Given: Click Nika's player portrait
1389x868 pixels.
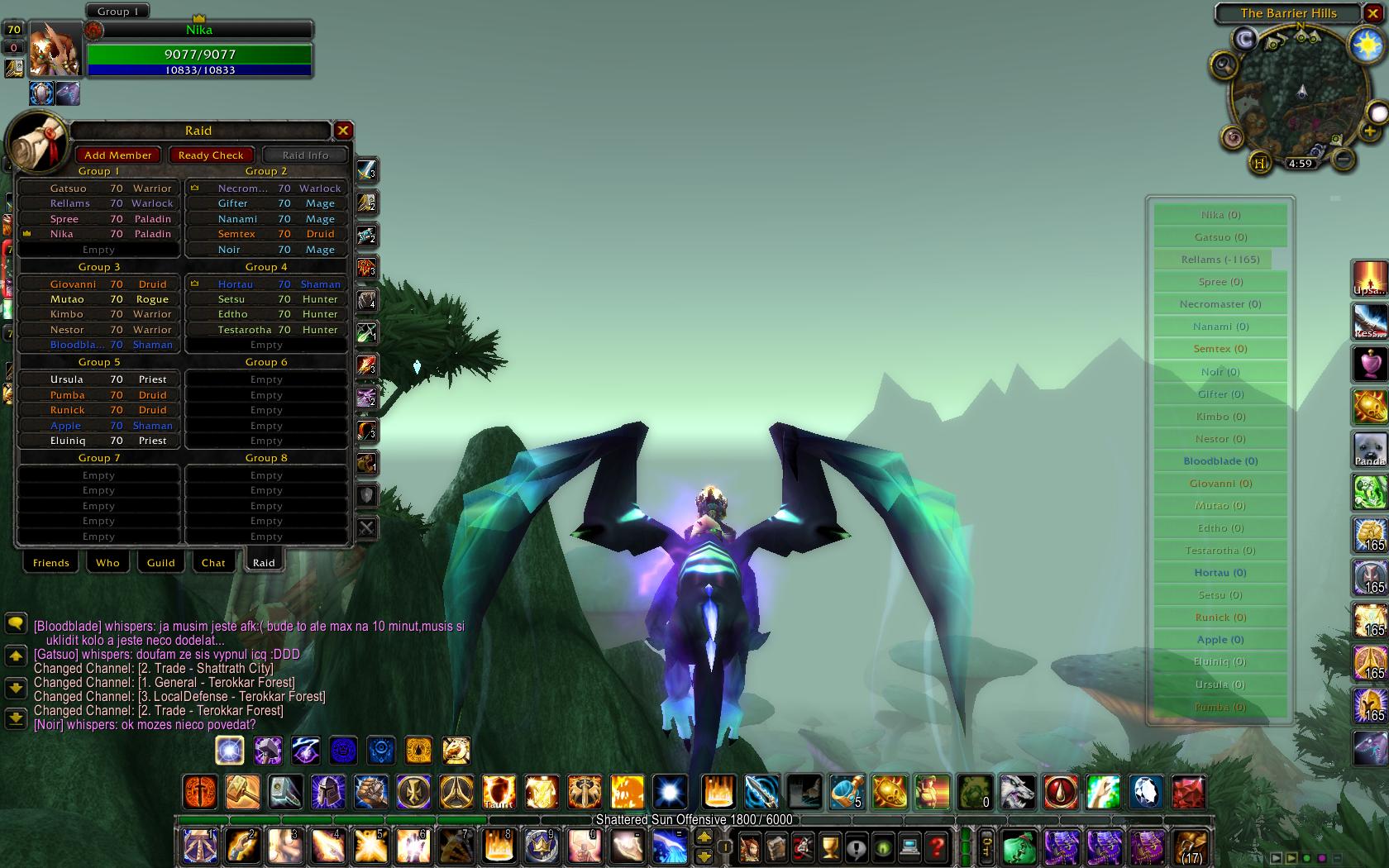Looking at the screenshot, I should (x=55, y=49).
